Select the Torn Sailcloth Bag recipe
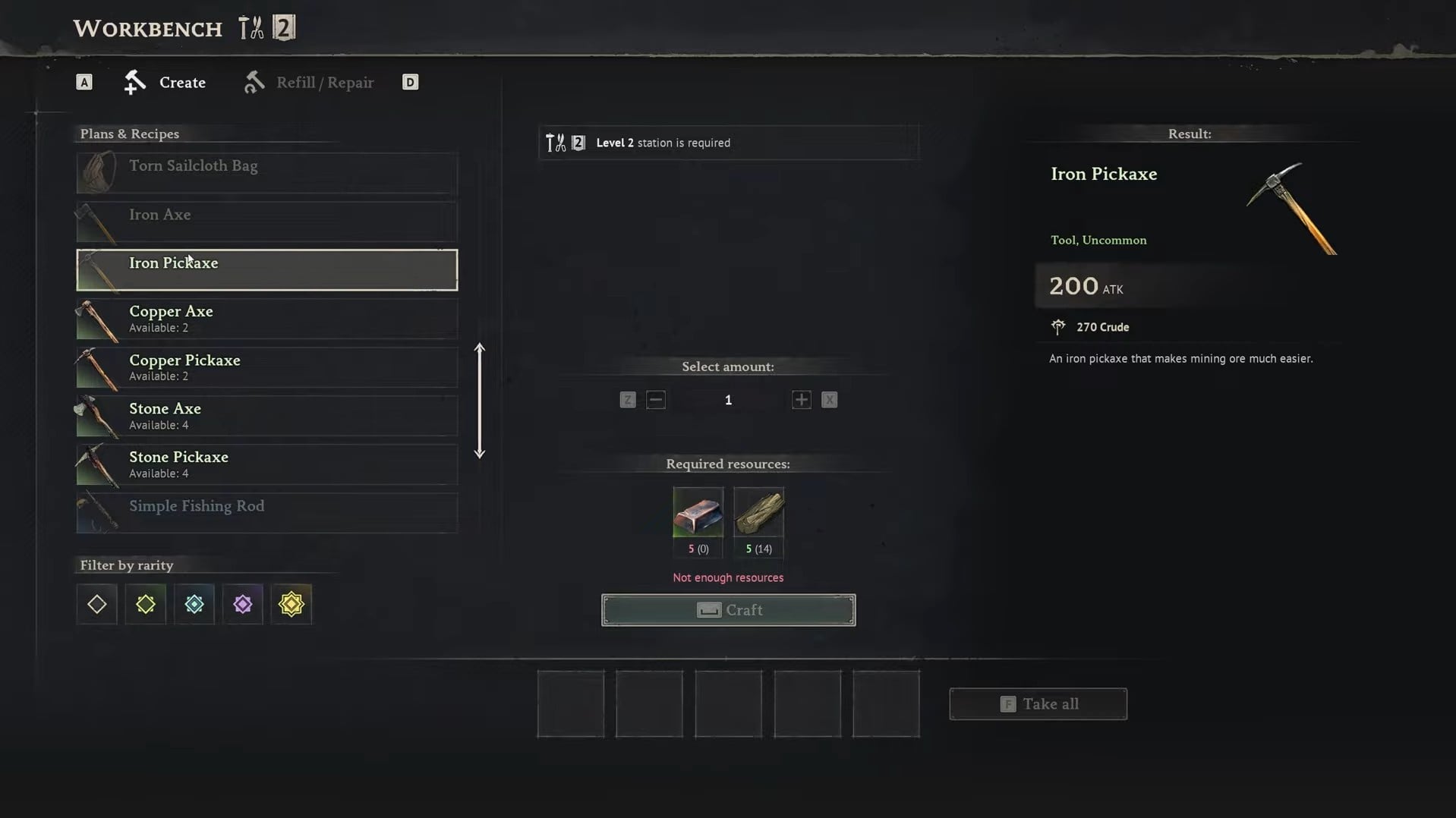The image size is (1456, 818). pos(266,172)
